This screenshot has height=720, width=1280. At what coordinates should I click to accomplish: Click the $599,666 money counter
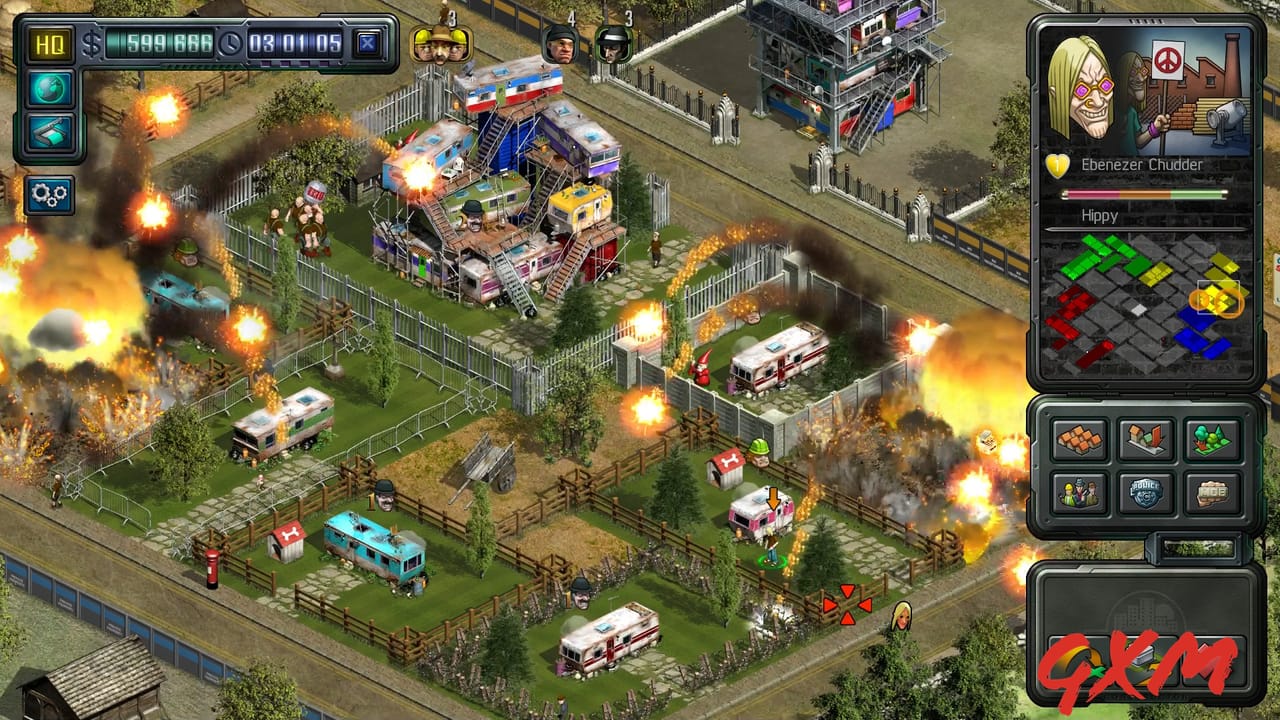click(160, 44)
